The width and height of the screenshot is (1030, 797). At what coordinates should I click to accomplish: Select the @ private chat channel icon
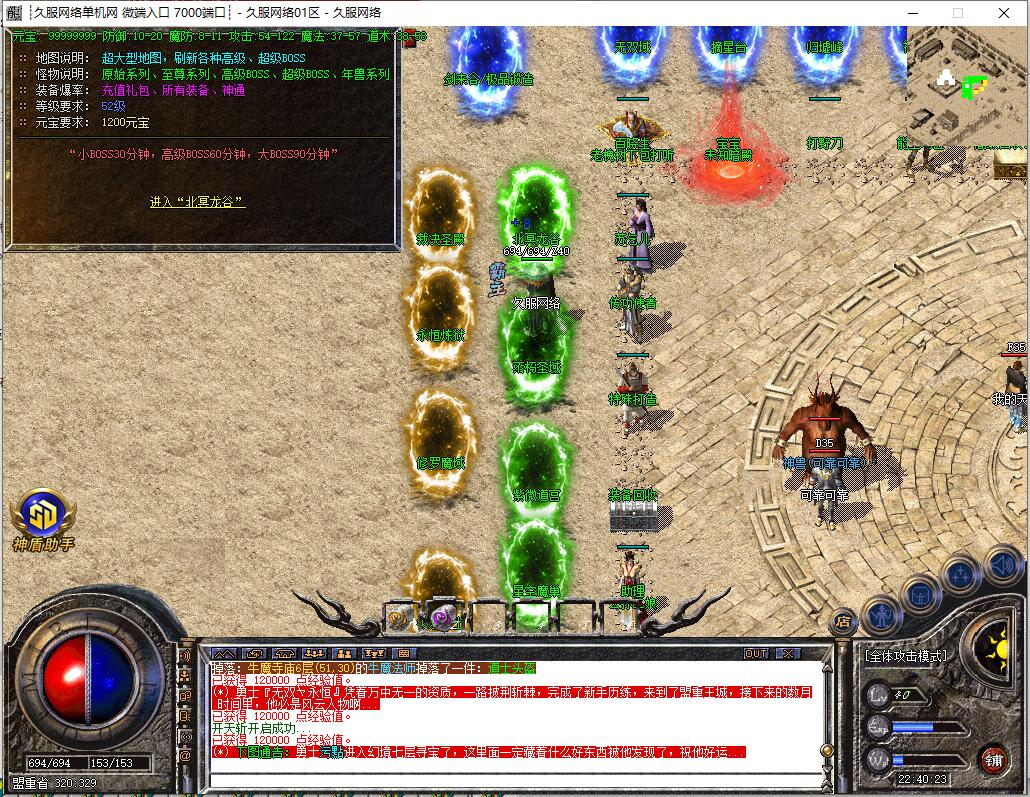tap(184, 757)
